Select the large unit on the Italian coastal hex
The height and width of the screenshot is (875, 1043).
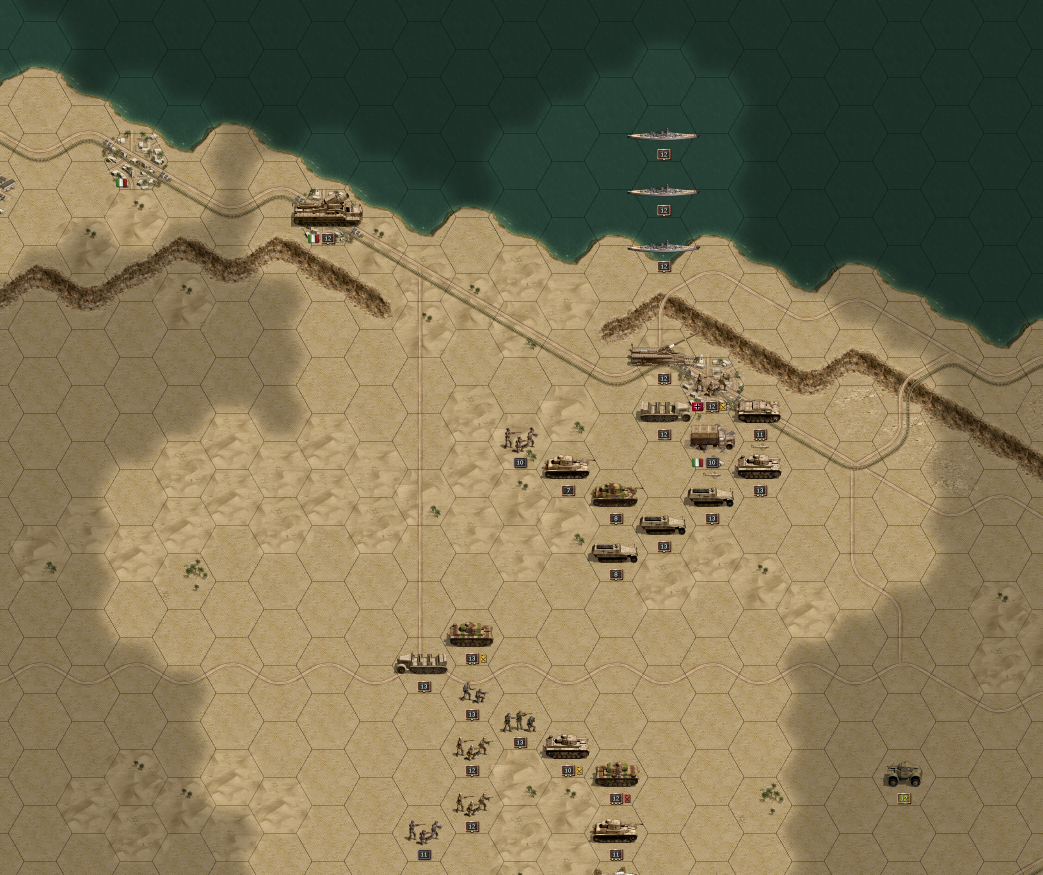327,210
